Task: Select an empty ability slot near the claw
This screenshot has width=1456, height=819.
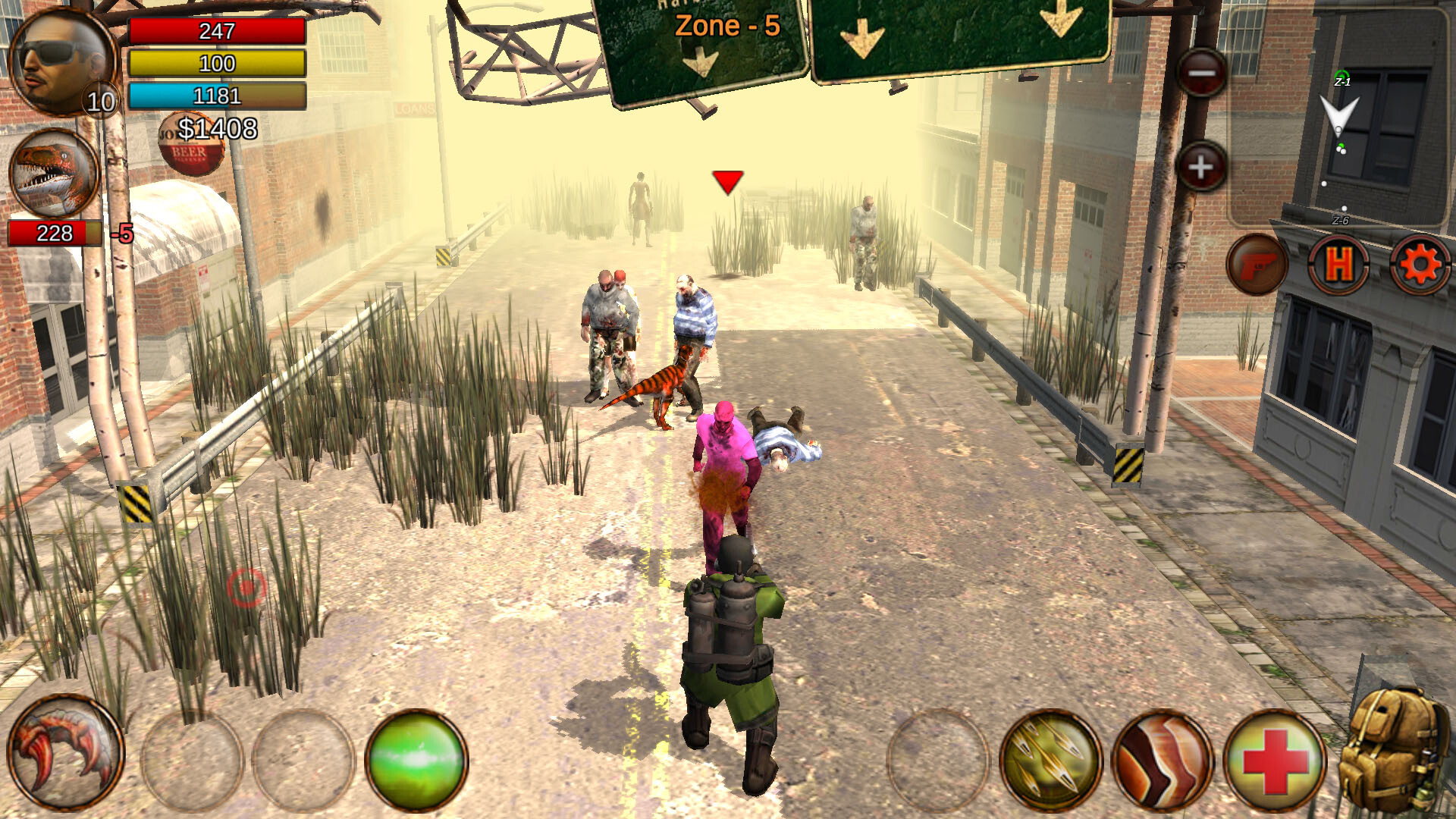Action: [192, 759]
